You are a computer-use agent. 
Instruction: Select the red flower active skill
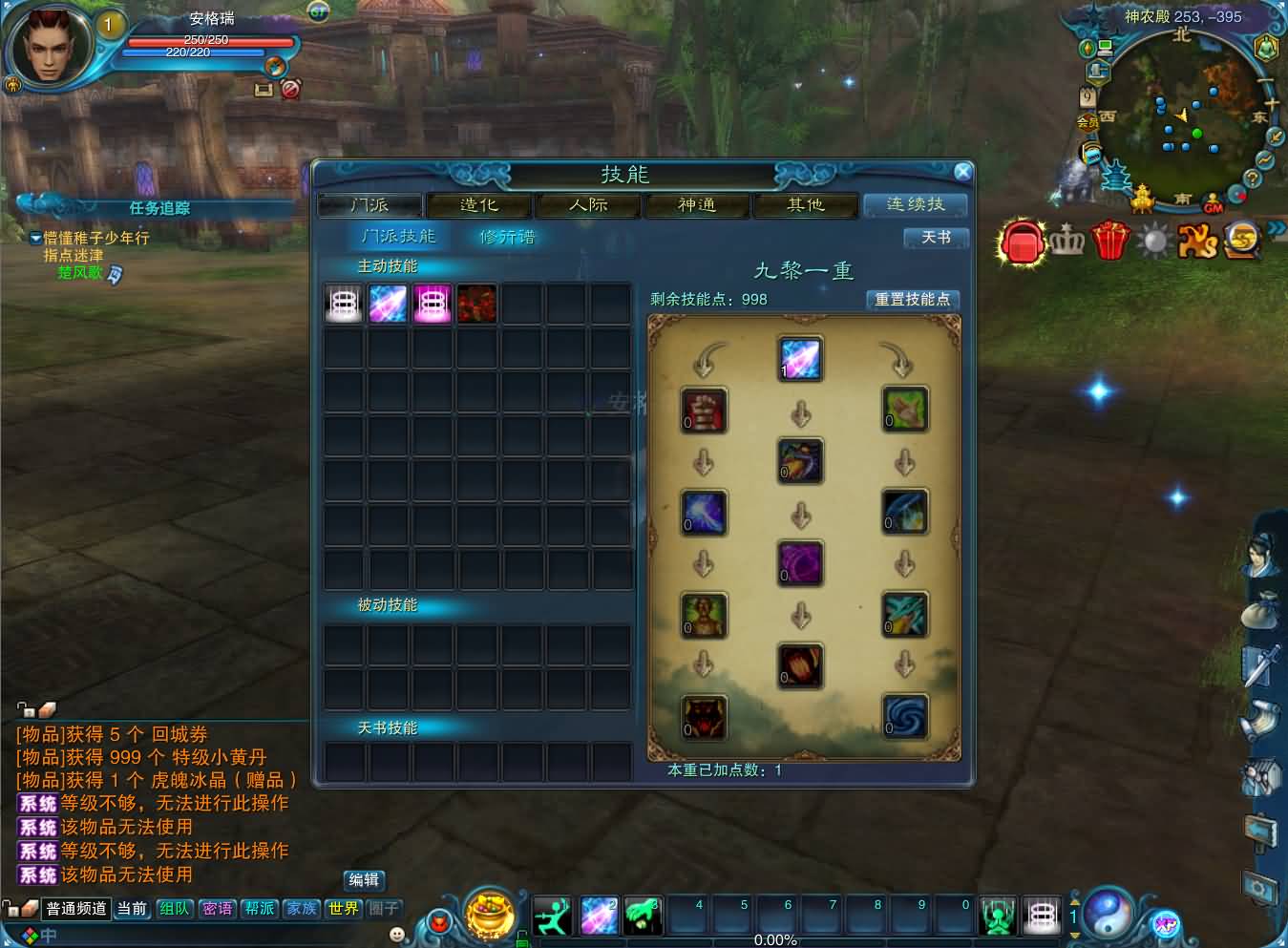[476, 305]
